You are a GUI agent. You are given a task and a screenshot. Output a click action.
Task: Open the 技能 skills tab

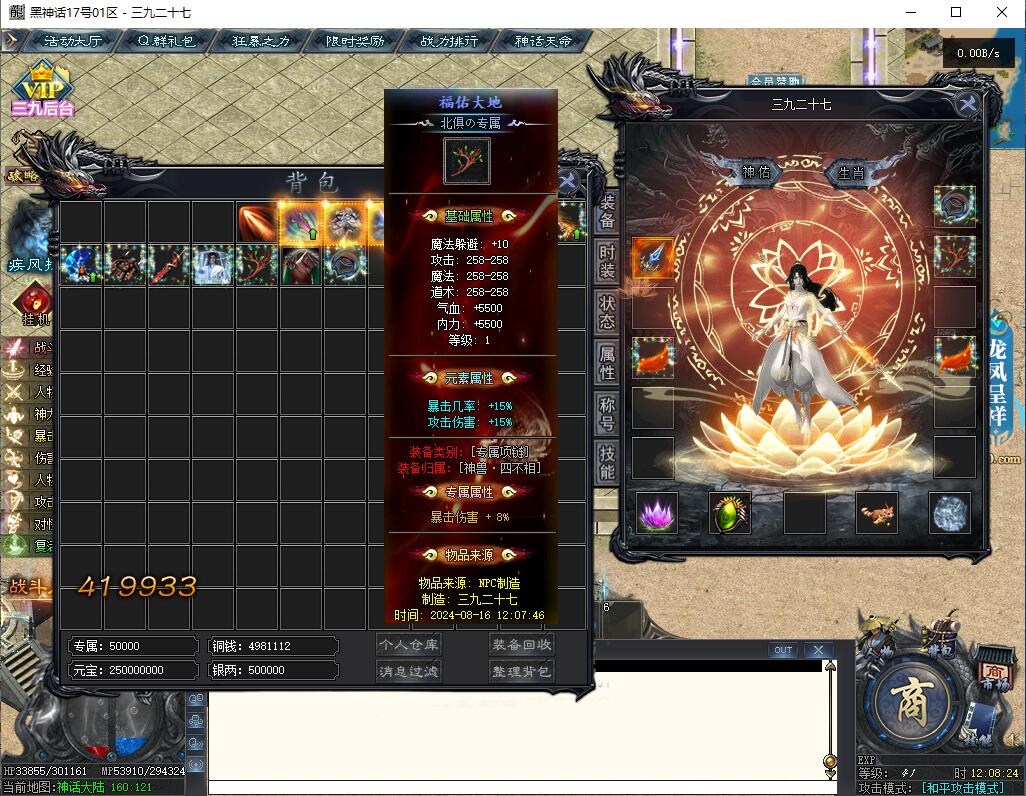click(x=607, y=461)
